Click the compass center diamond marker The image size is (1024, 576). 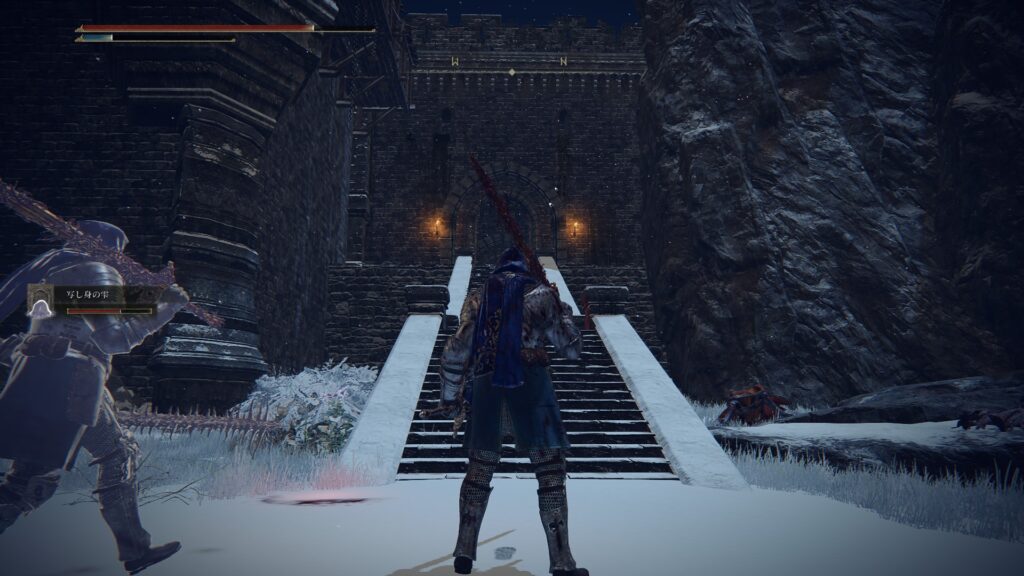click(511, 72)
